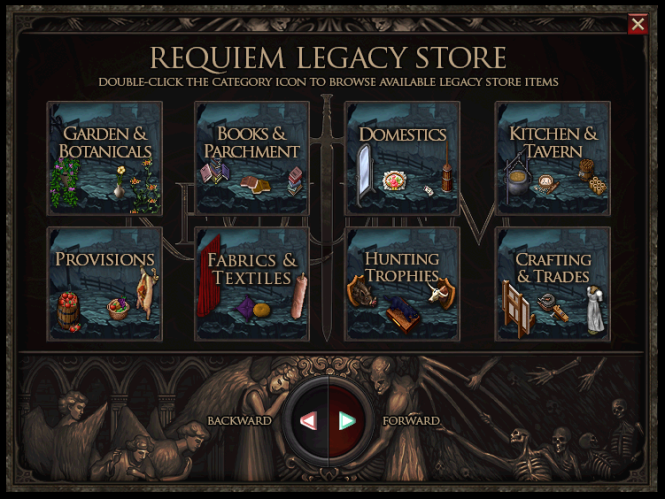
Task: Pick the Provisions category tile
Action: click(105, 284)
